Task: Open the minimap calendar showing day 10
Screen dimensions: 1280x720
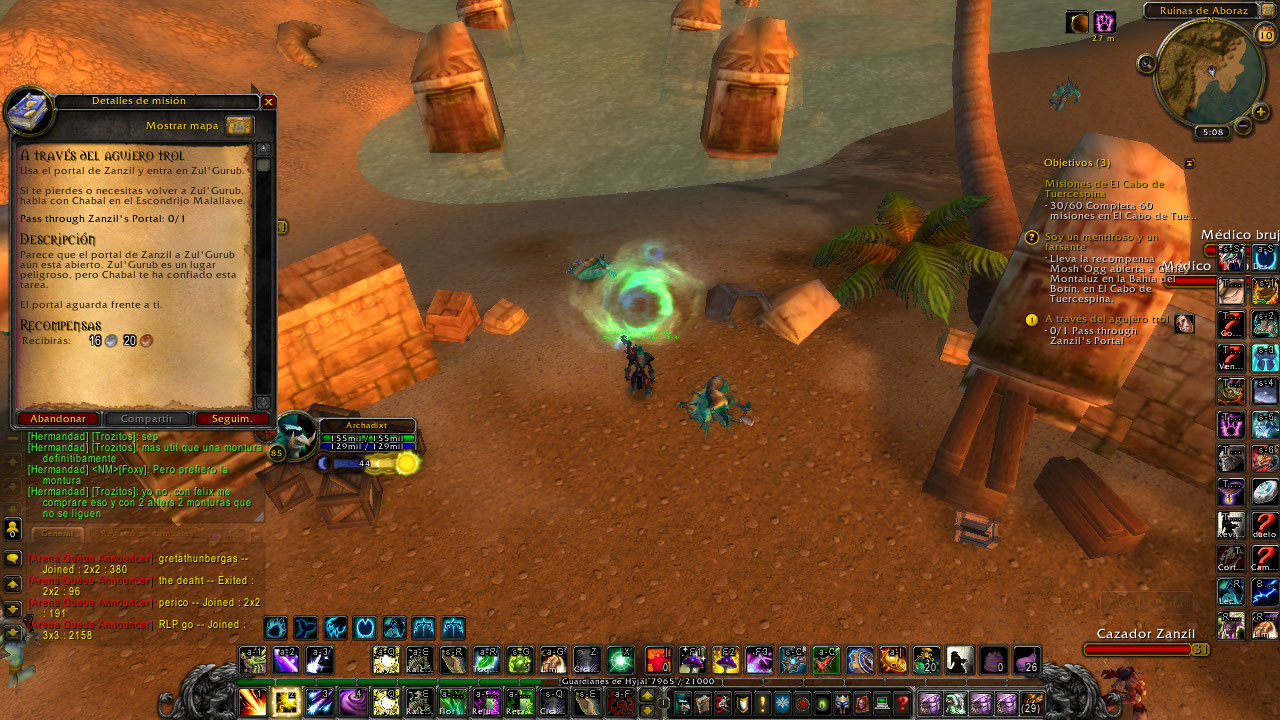Action: click(1265, 35)
